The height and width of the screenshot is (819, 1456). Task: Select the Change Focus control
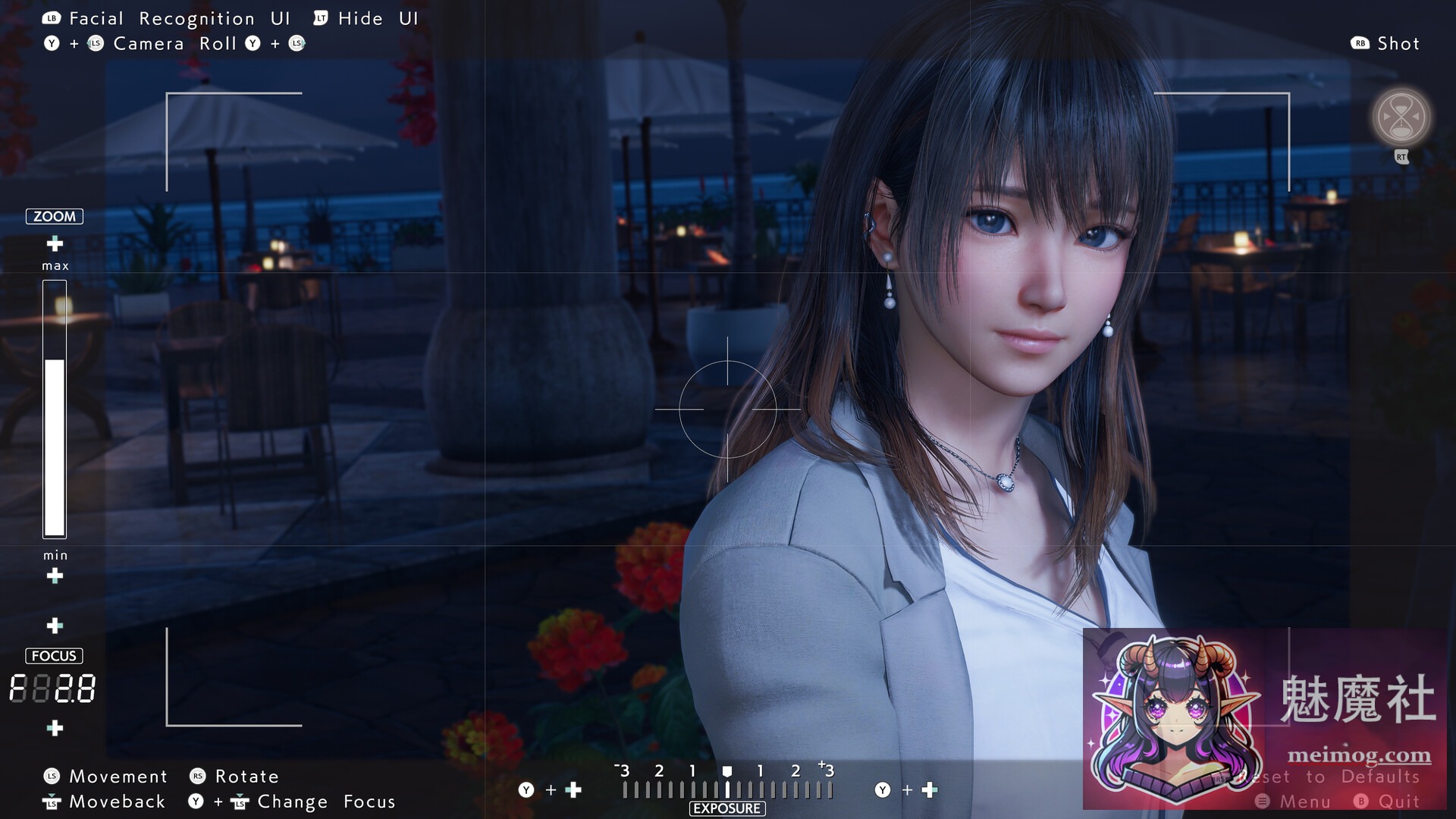[x=324, y=802]
